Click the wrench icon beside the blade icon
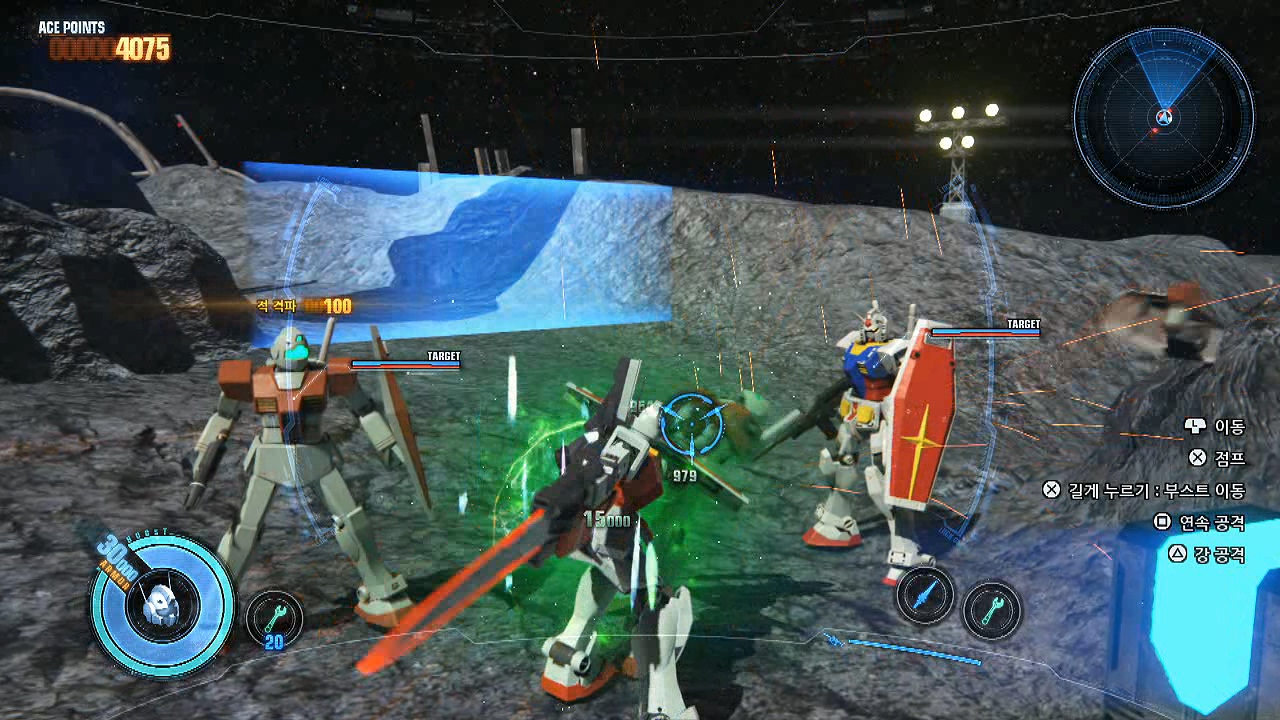The image size is (1280, 720). tap(992, 609)
